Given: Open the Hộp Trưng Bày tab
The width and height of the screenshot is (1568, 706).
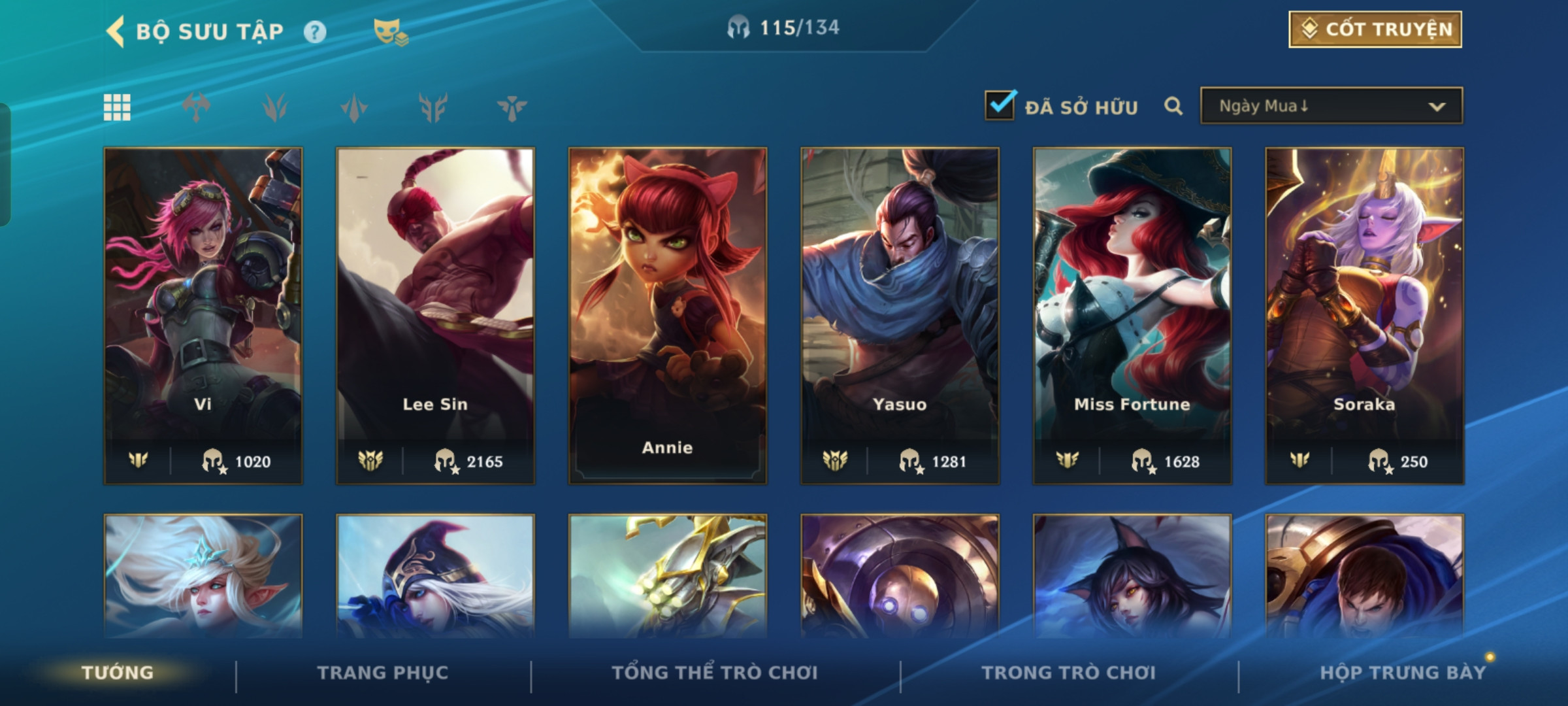Looking at the screenshot, I should pos(1403,673).
